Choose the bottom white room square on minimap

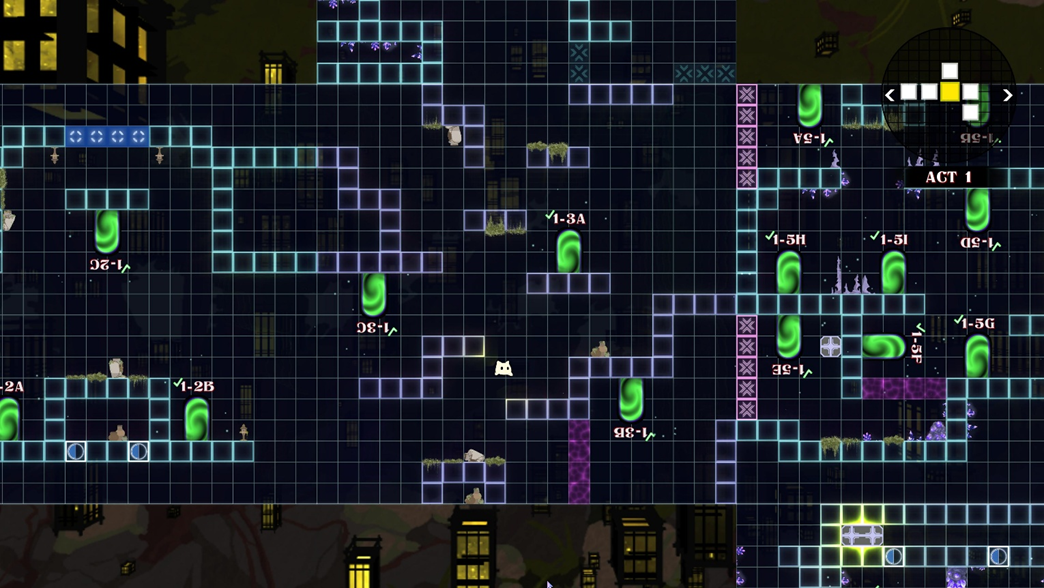[970, 112]
